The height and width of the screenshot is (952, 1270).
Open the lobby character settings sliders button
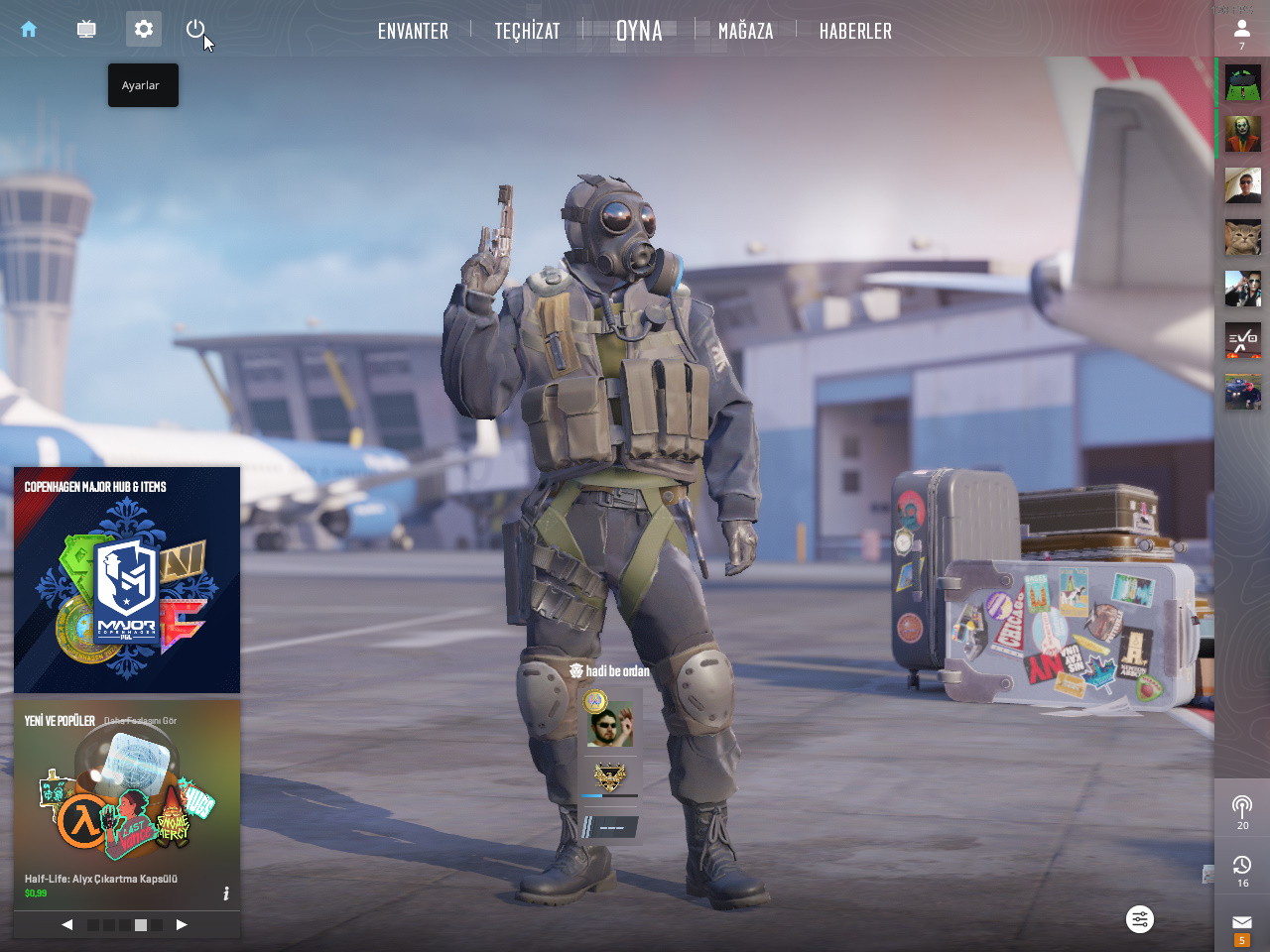pyautogui.click(x=1140, y=919)
